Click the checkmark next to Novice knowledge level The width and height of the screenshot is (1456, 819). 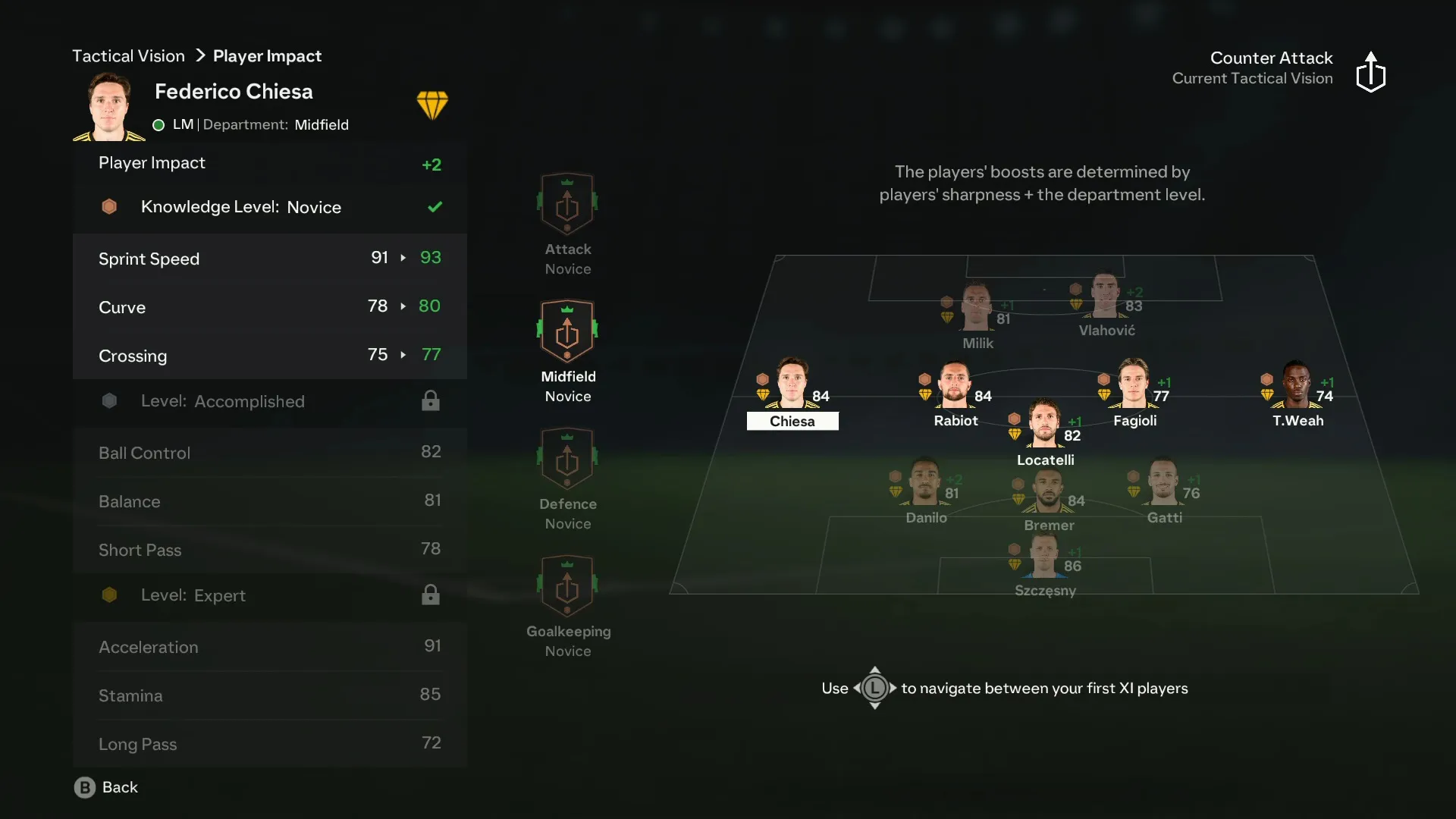(x=435, y=206)
